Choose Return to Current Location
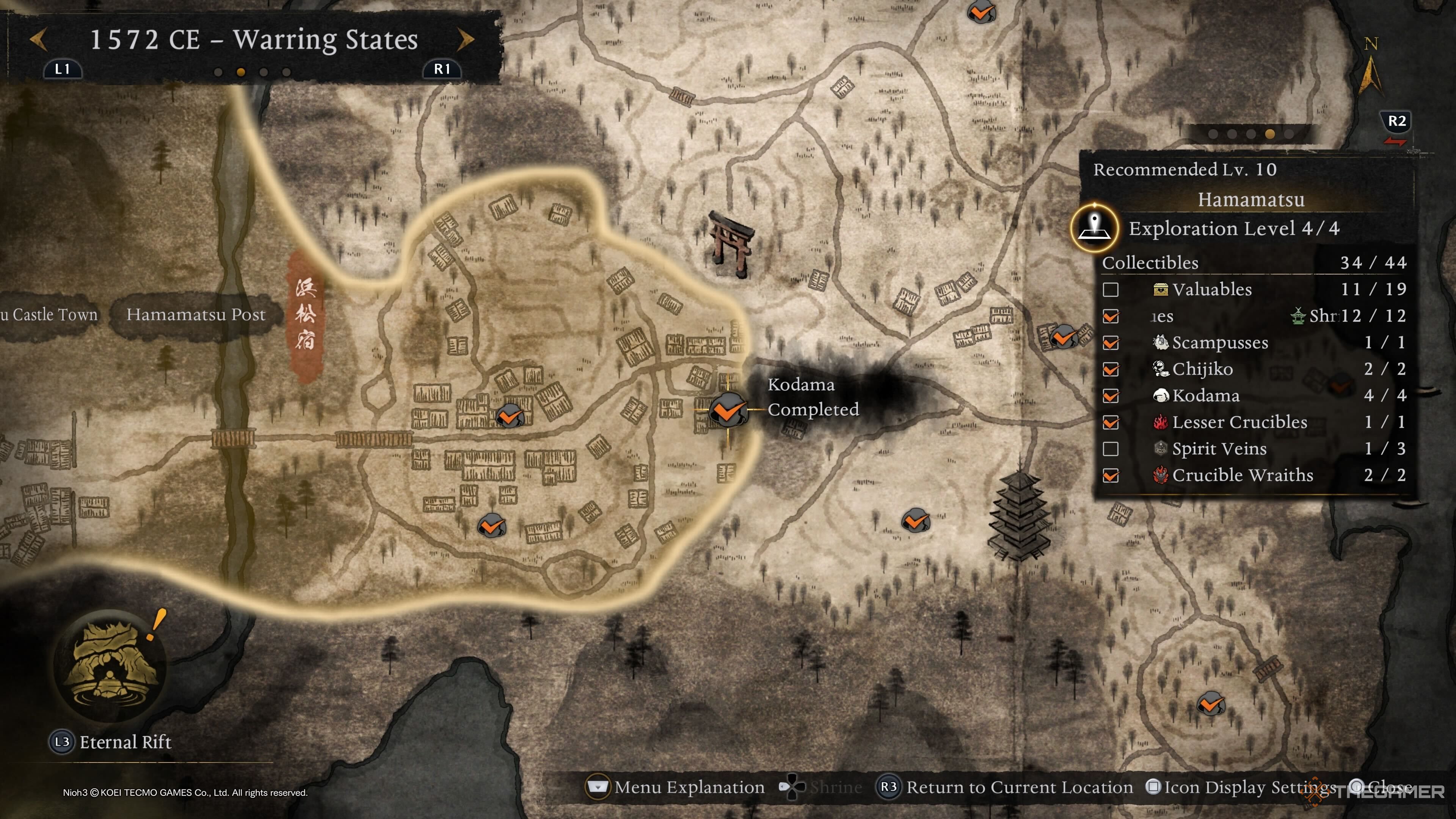This screenshot has width=1456, height=819. point(1004,788)
